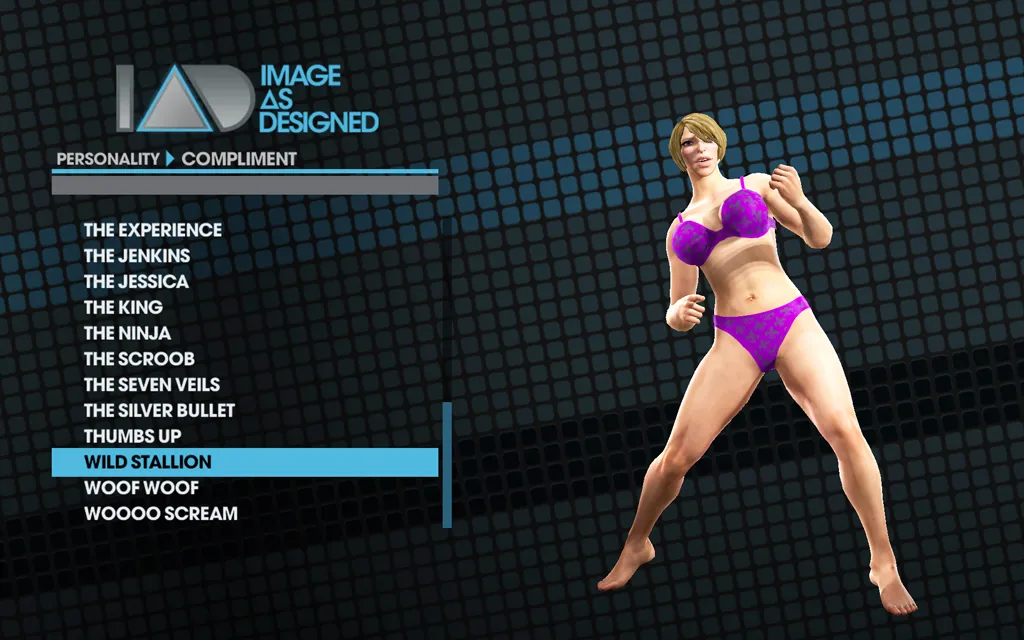The width and height of the screenshot is (1024, 640).
Task: Select The Scroob entry
Action: (x=139, y=359)
